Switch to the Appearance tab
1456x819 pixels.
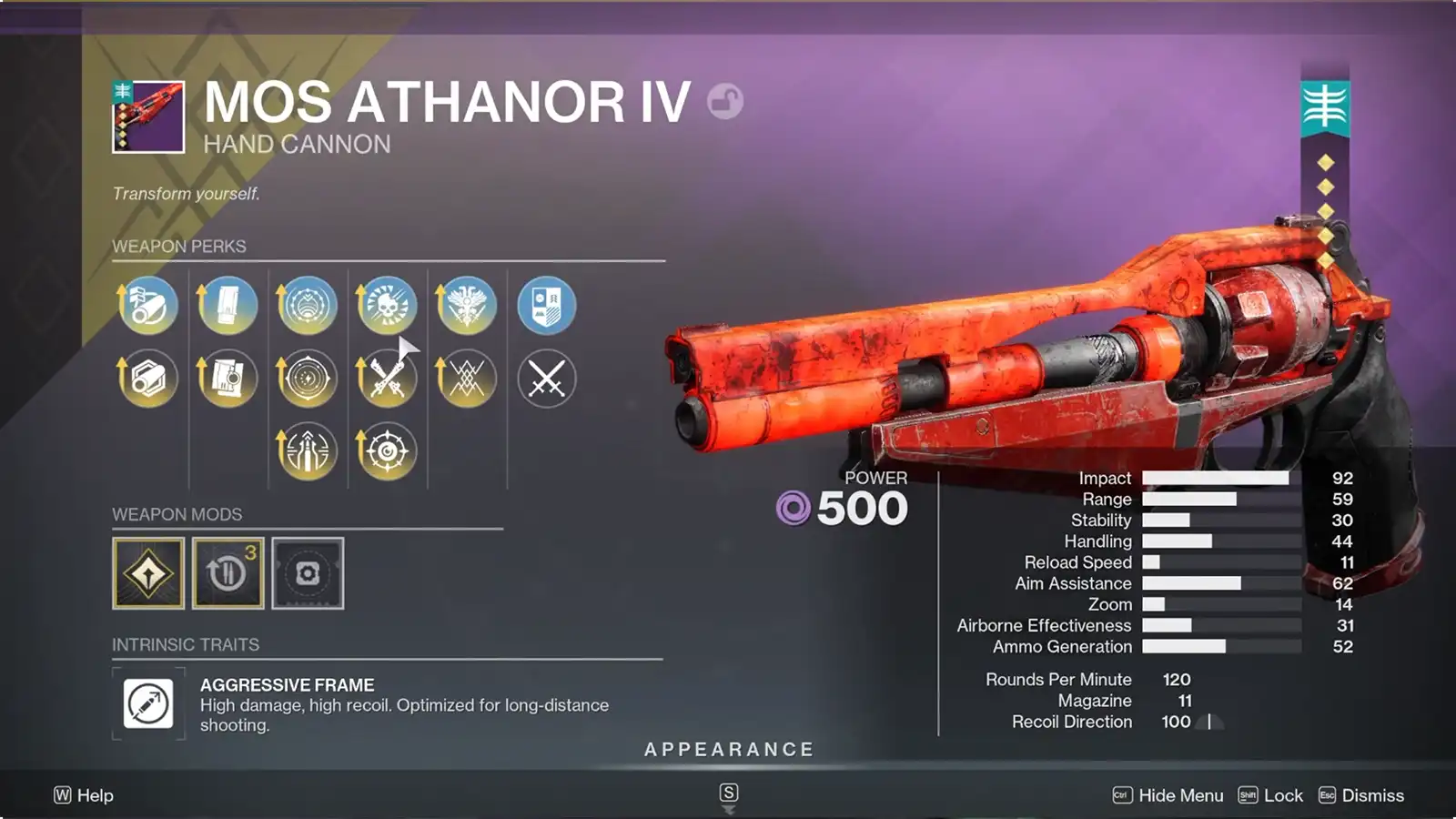click(728, 750)
